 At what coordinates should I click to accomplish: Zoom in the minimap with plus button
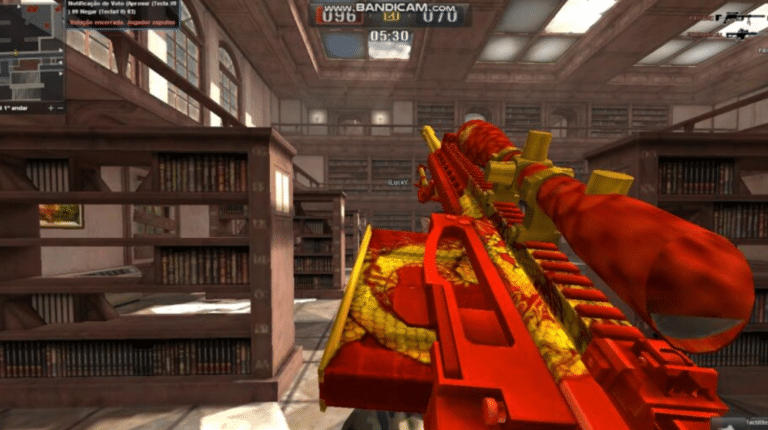pos(50,108)
